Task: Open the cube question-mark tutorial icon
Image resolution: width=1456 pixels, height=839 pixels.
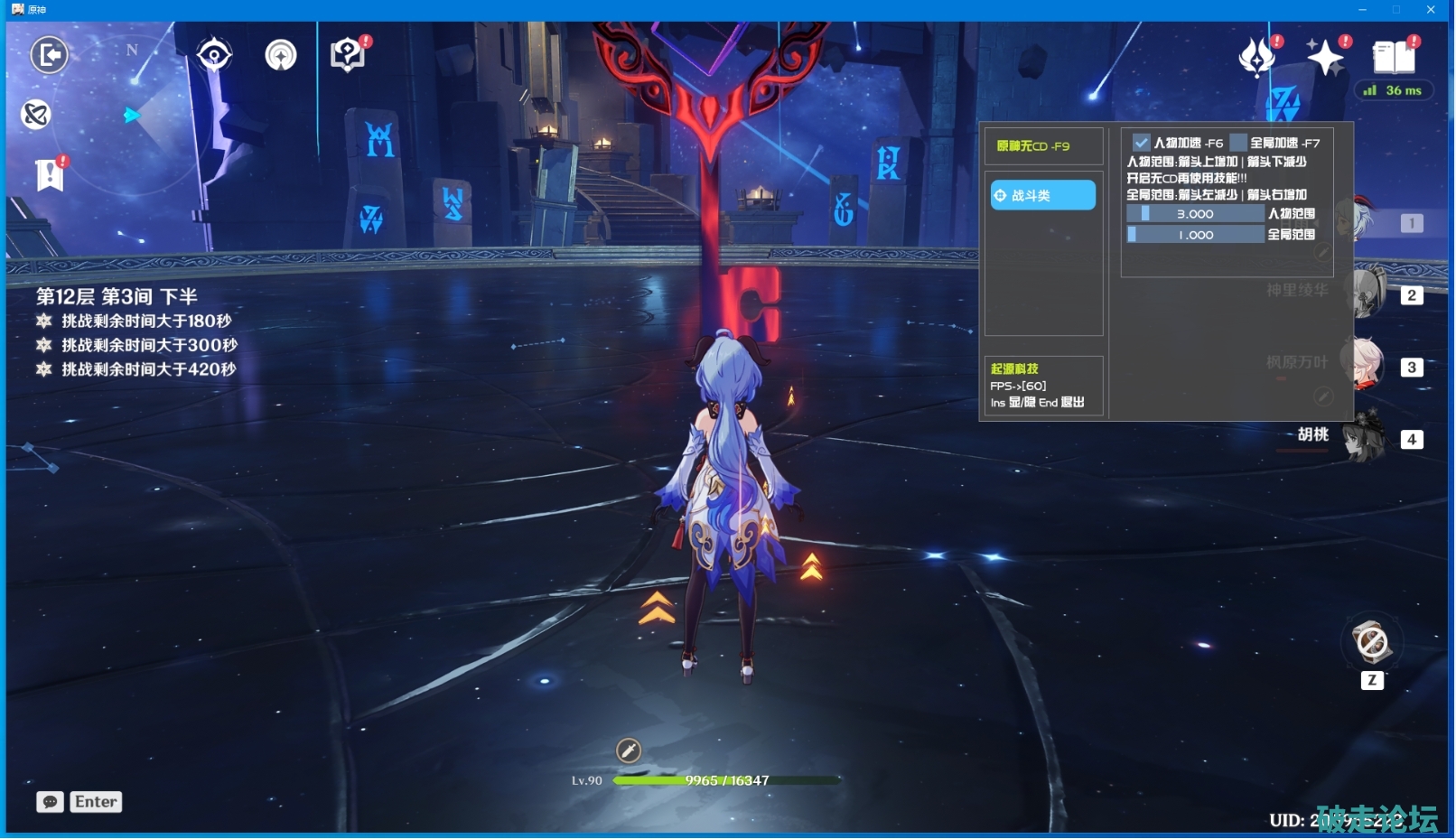Action: [x=347, y=55]
